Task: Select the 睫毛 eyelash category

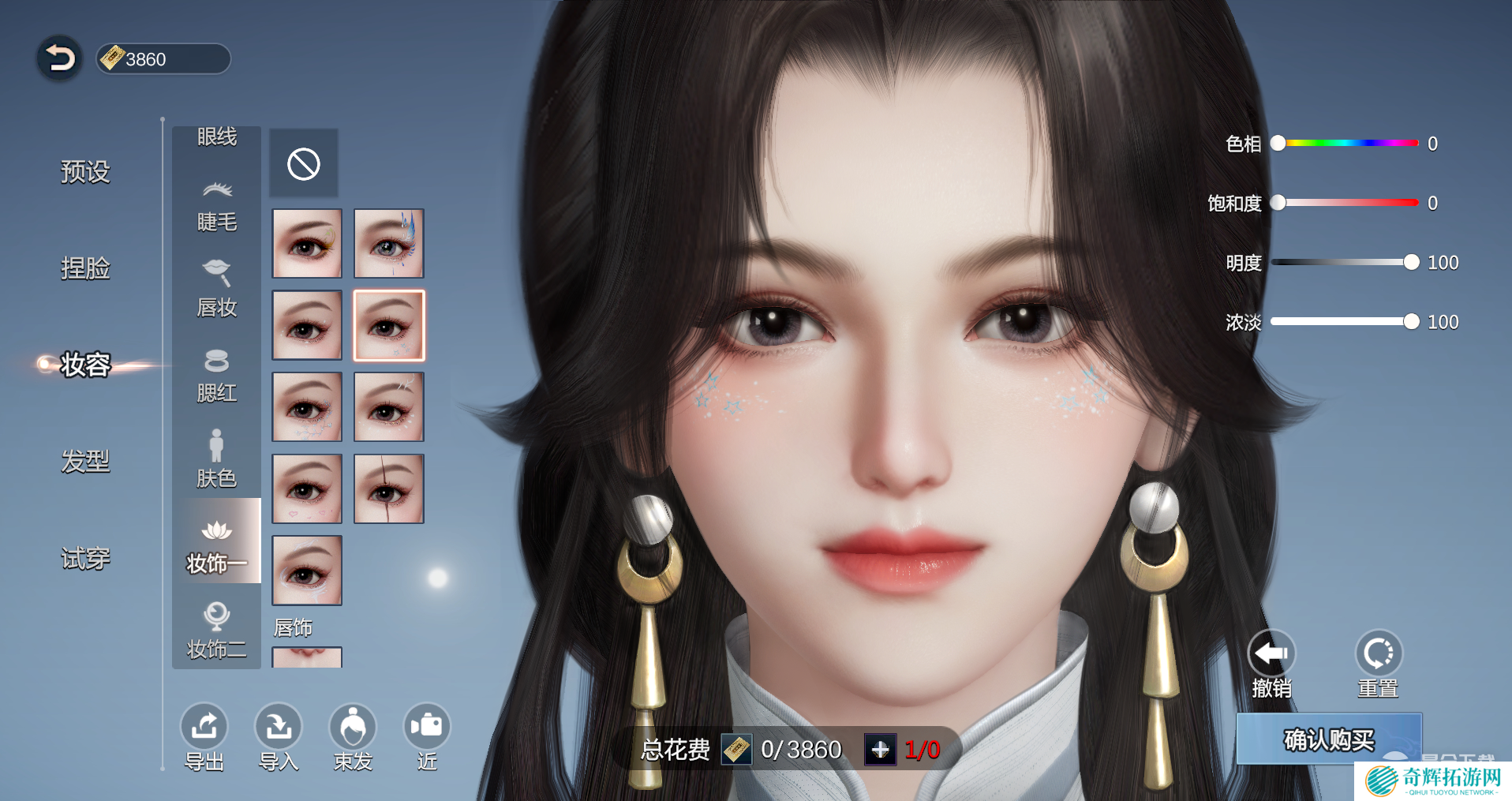Action: click(x=216, y=207)
